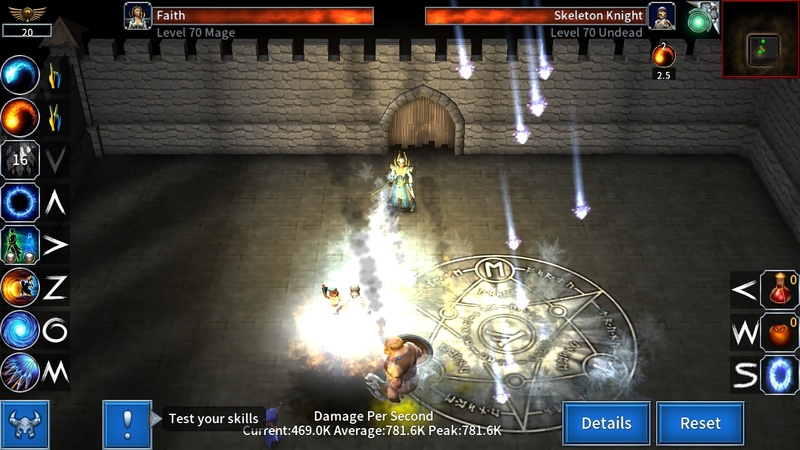Open the minimap
The height and width of the screenshot is (450, 800).
(761, 38)
